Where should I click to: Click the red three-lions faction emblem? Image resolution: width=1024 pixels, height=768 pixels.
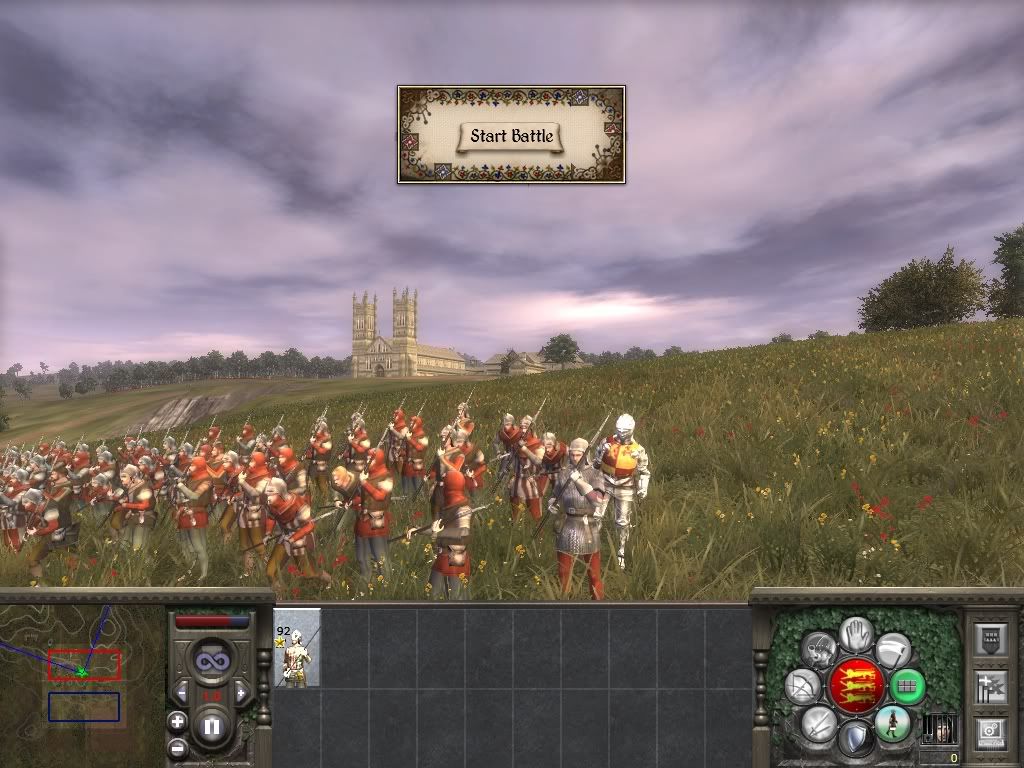pos(856,686)
